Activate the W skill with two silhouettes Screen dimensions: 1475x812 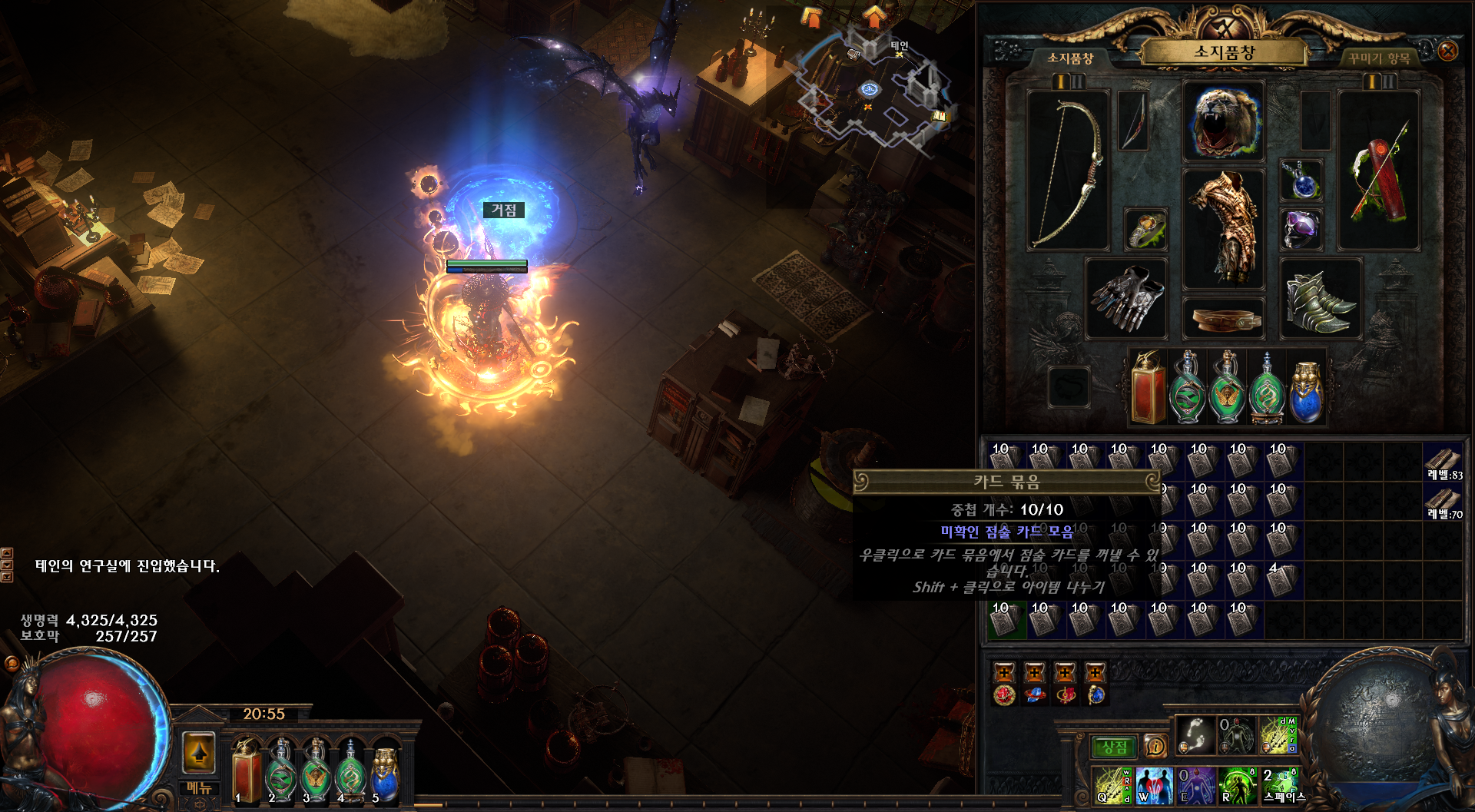click(x=1152, y=786)
